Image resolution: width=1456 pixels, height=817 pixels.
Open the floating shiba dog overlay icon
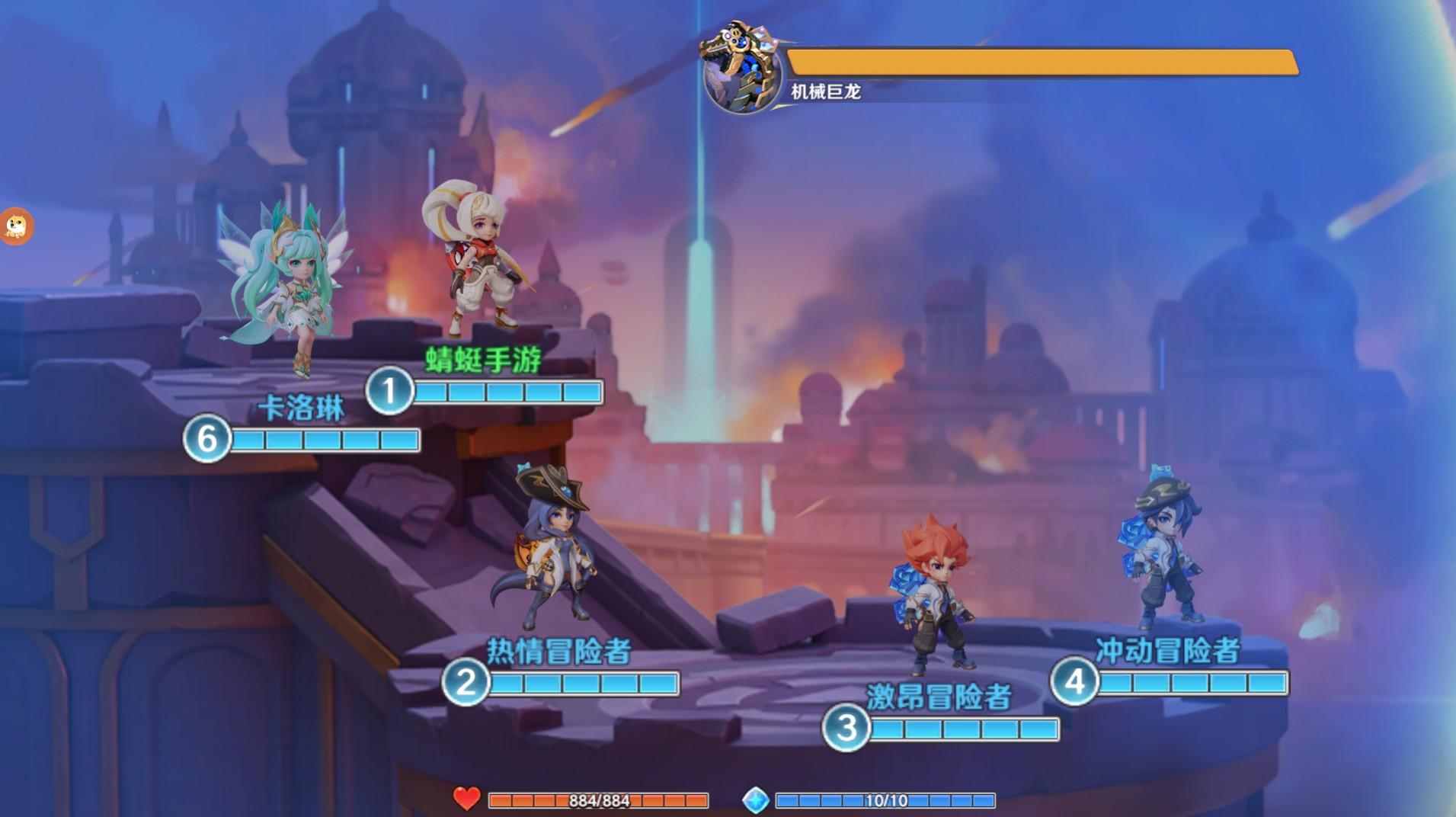pyautogui.click(x=15, y=226)
